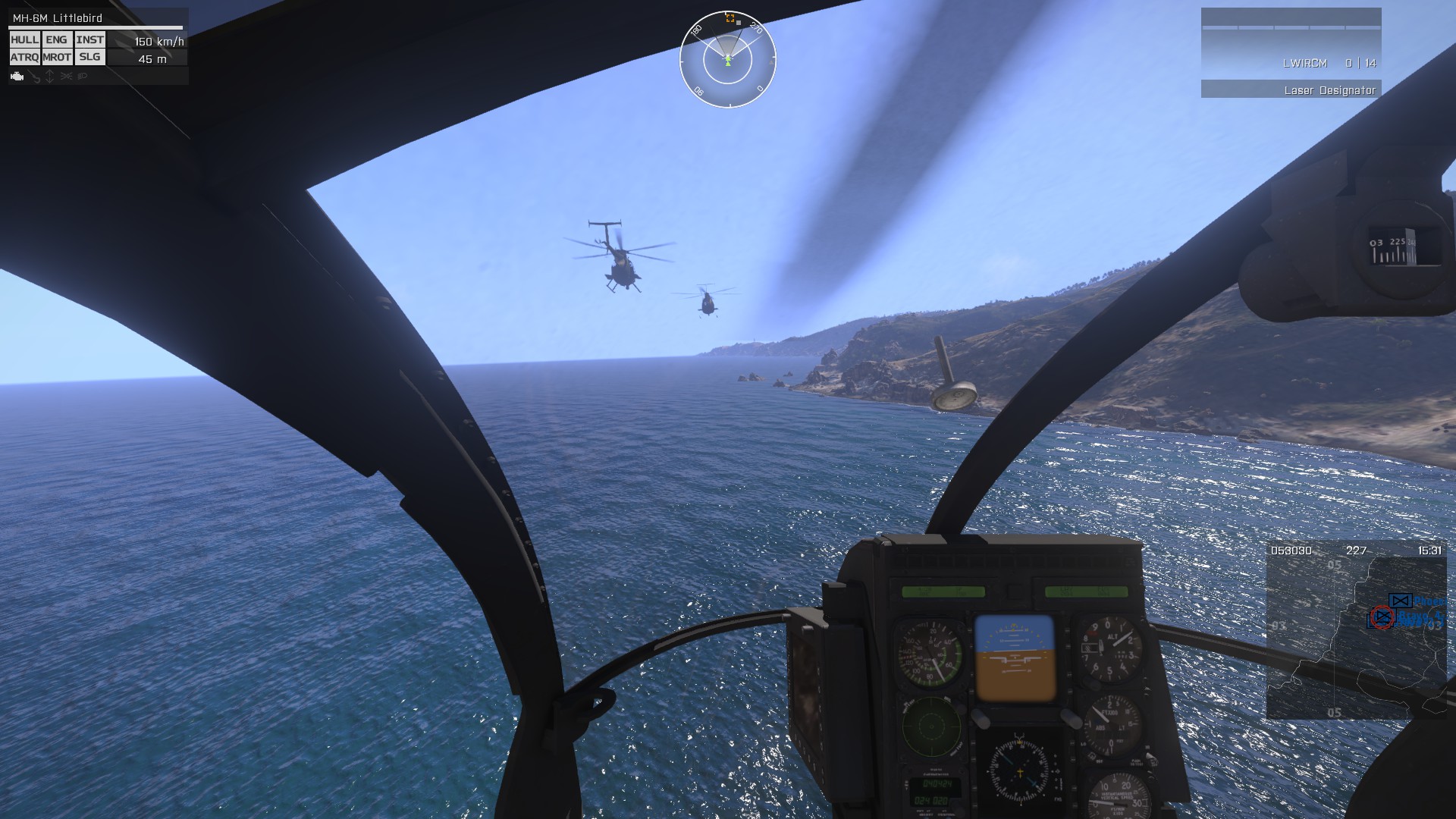
Task: Click the sling hook icon
Action: click(35, 77)
